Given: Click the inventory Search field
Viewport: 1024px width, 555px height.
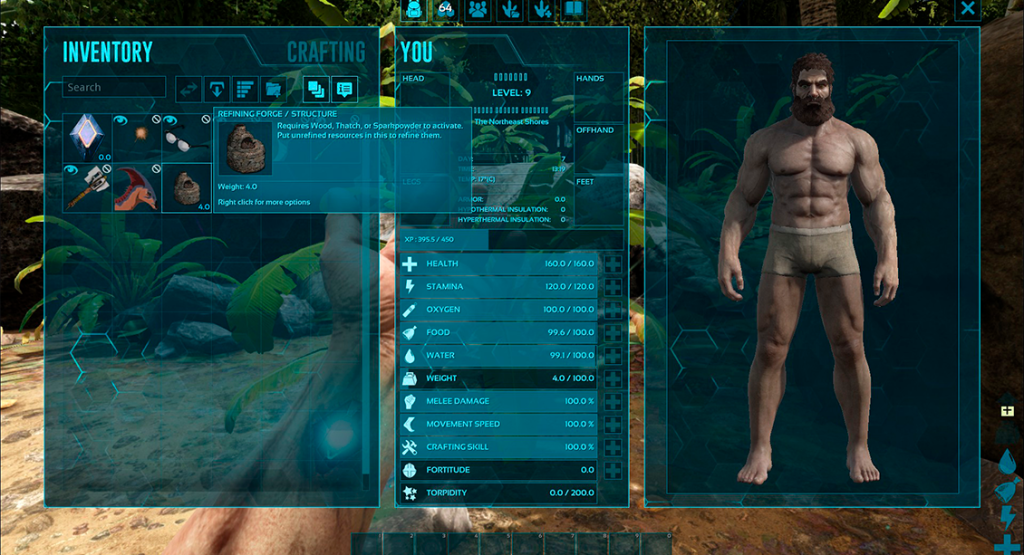Looking at the screenshot, I should click(x=113, y=88).
